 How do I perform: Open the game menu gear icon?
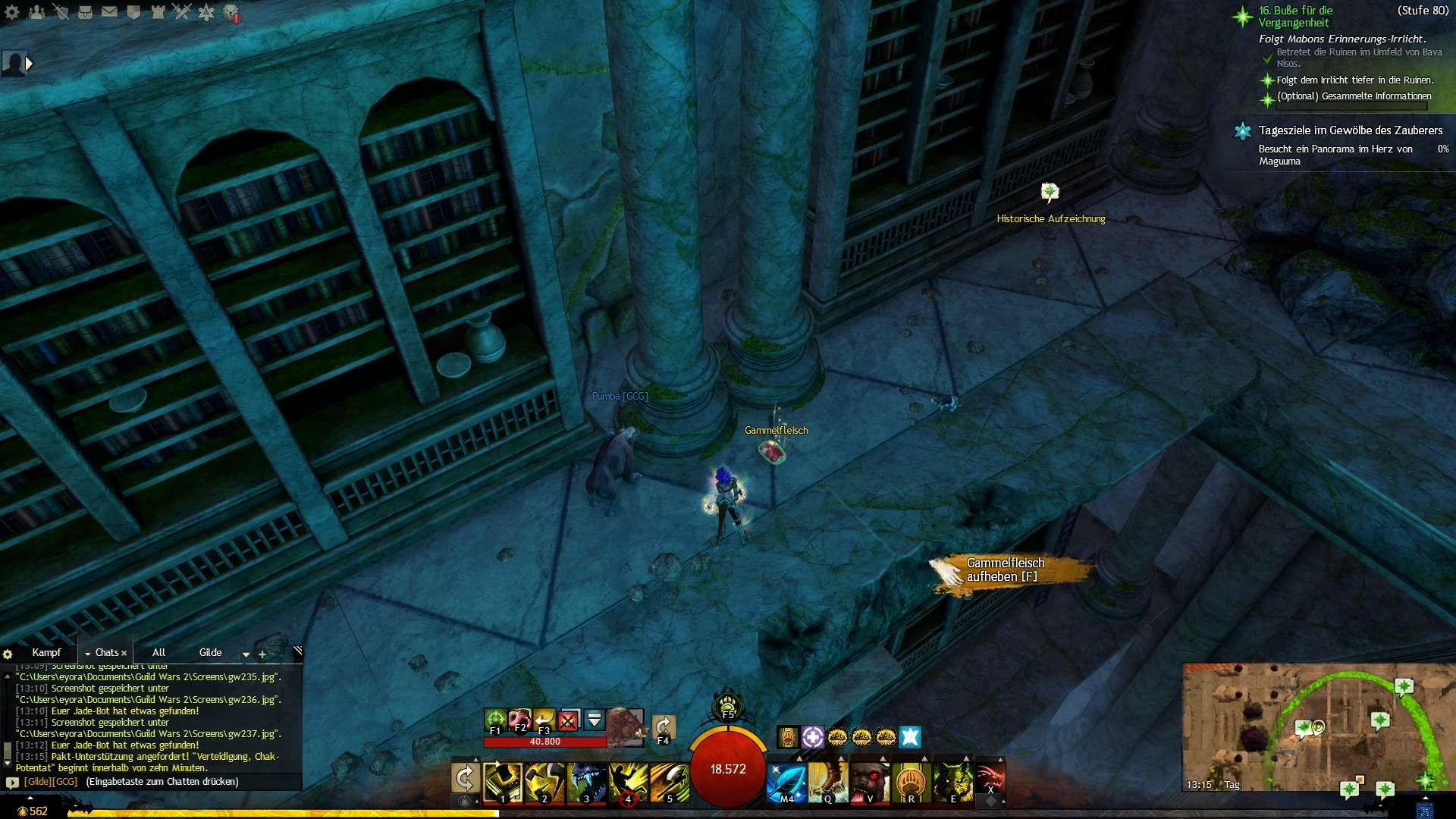pyautogui.click(x=12, y=12)
